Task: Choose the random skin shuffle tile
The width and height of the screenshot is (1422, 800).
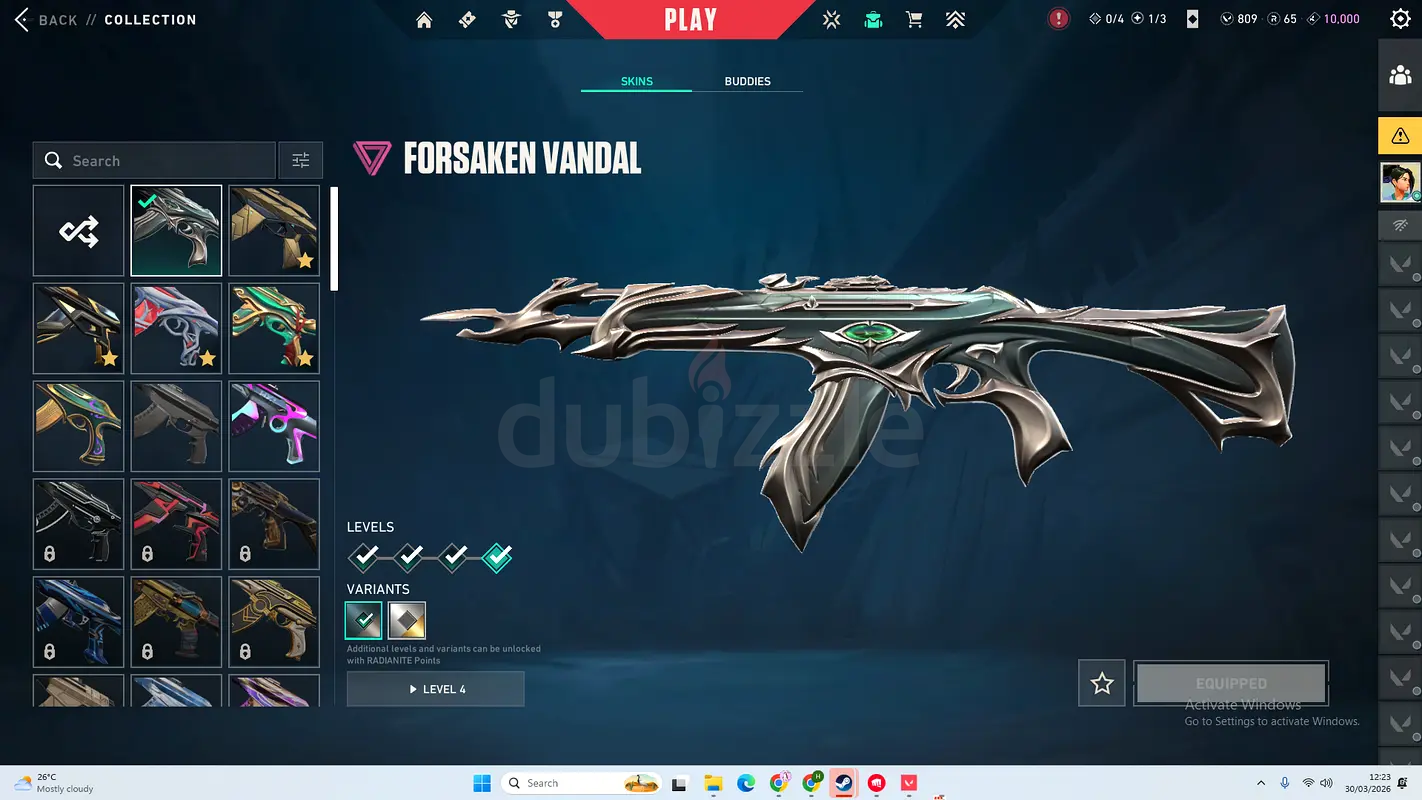Action: tap(79, 231)
